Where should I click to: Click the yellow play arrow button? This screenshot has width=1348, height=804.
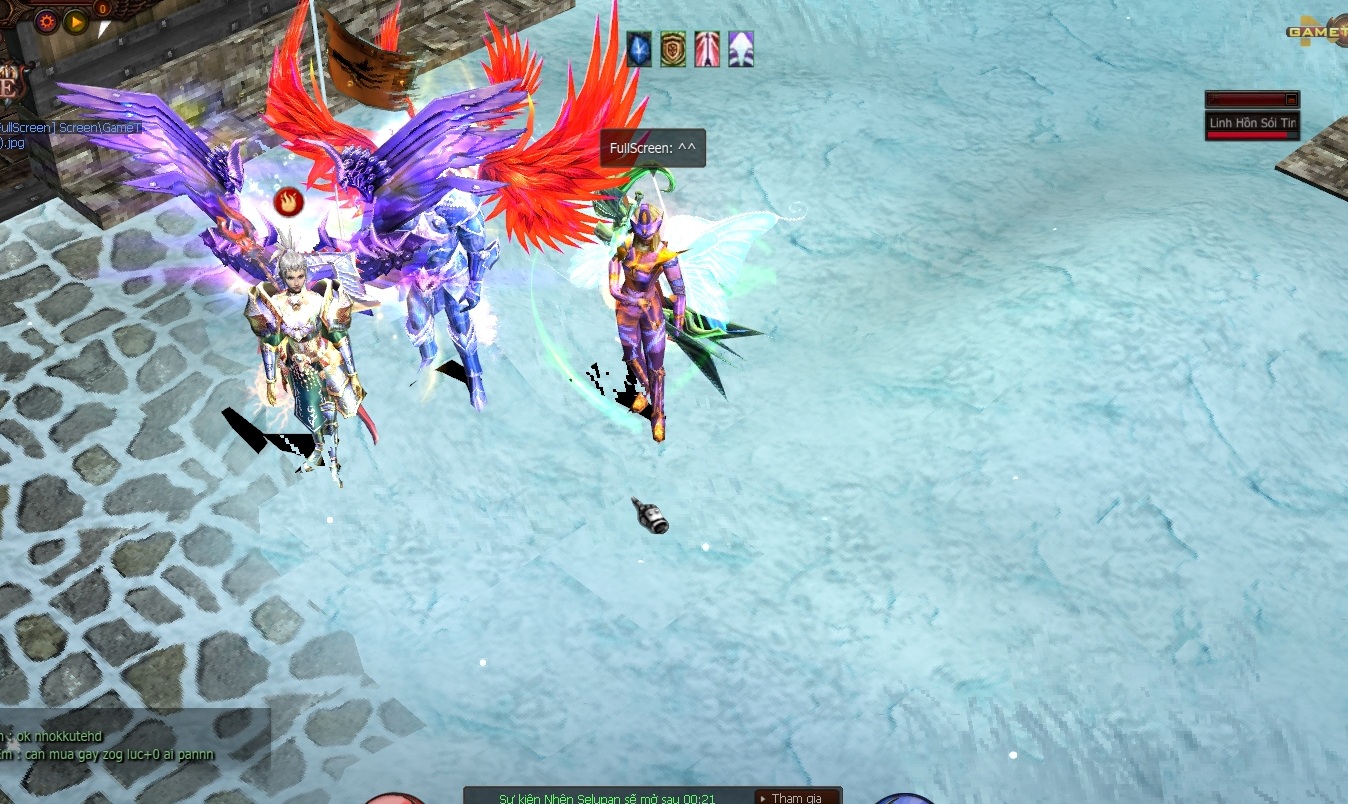click(x=76, y=21)
